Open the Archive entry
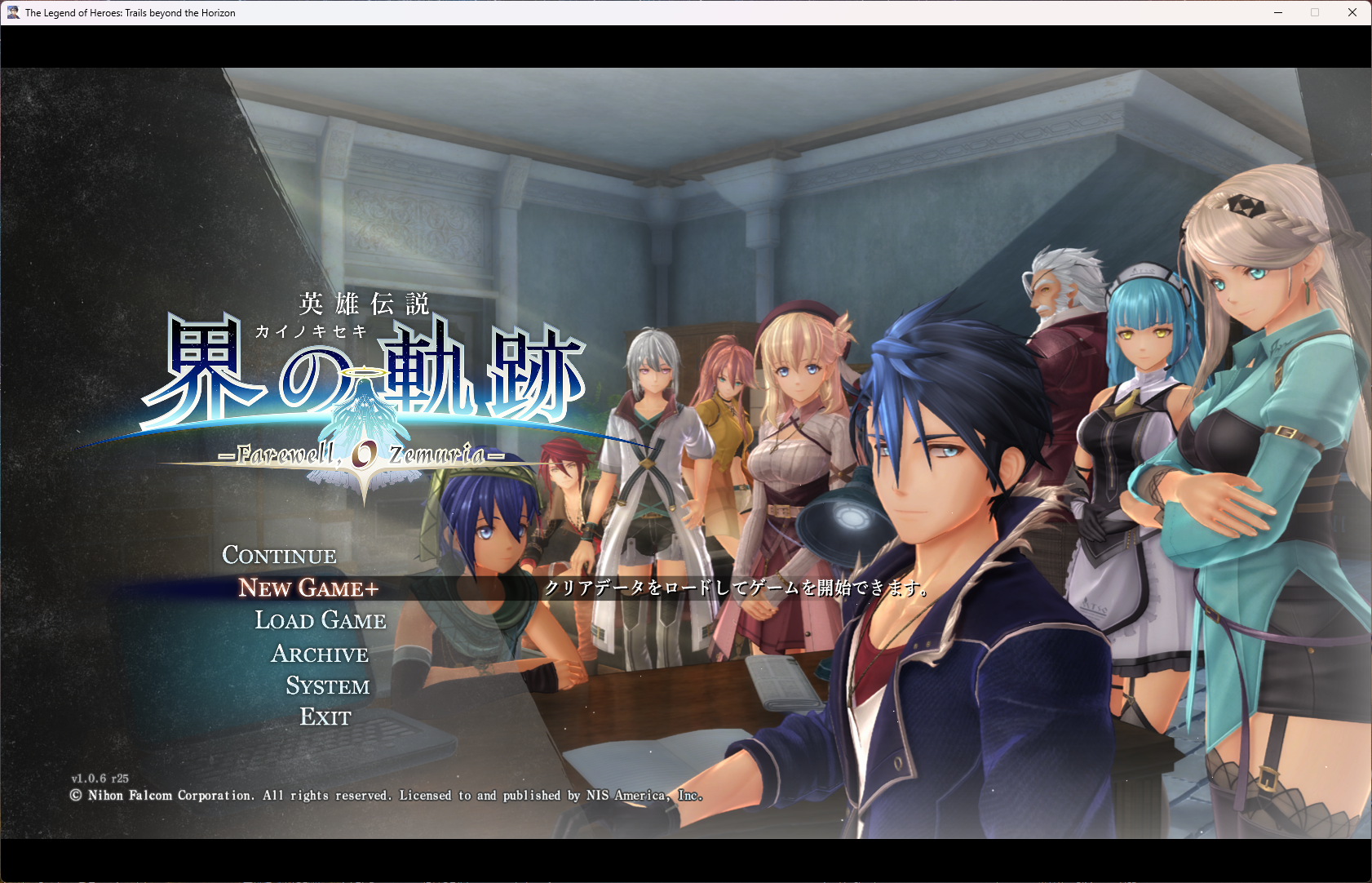Screen dimensions: 1372x883 pos(320,654)
